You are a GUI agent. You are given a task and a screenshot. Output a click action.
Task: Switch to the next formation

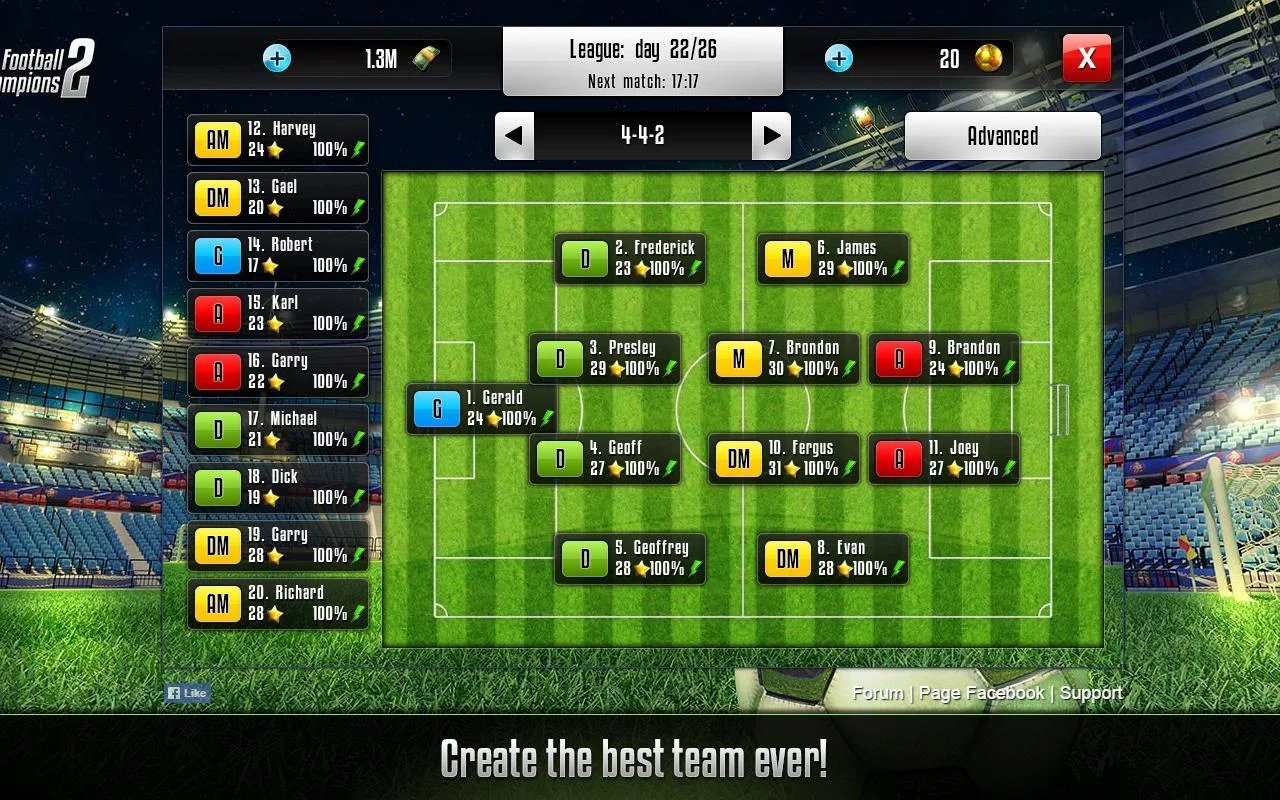(771, 136)
